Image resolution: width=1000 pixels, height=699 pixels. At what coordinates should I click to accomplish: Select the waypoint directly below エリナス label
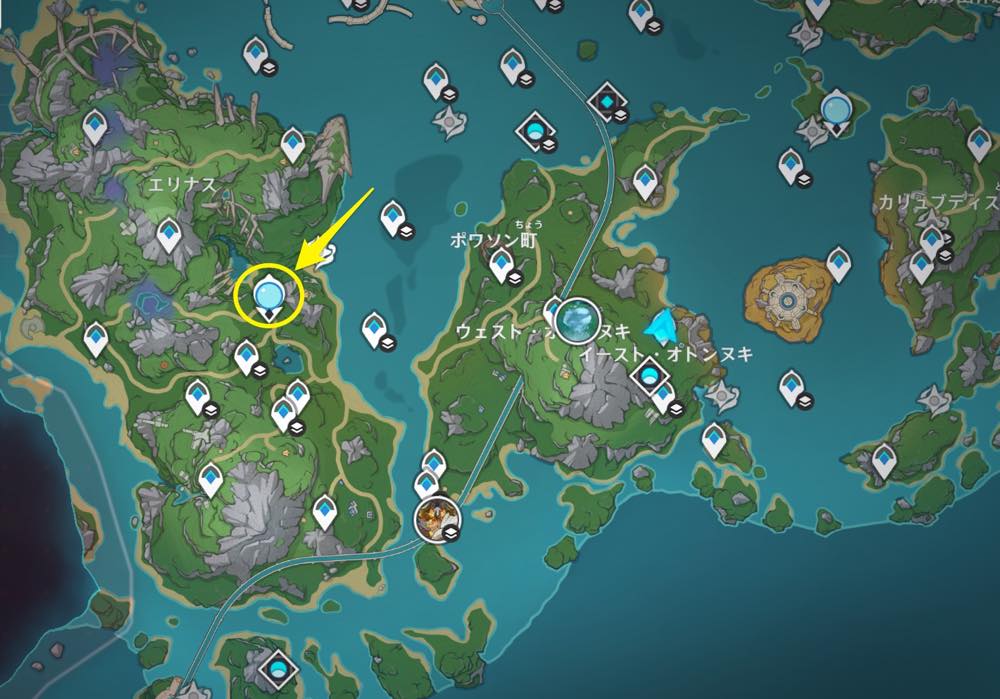(x=168, y=234)
